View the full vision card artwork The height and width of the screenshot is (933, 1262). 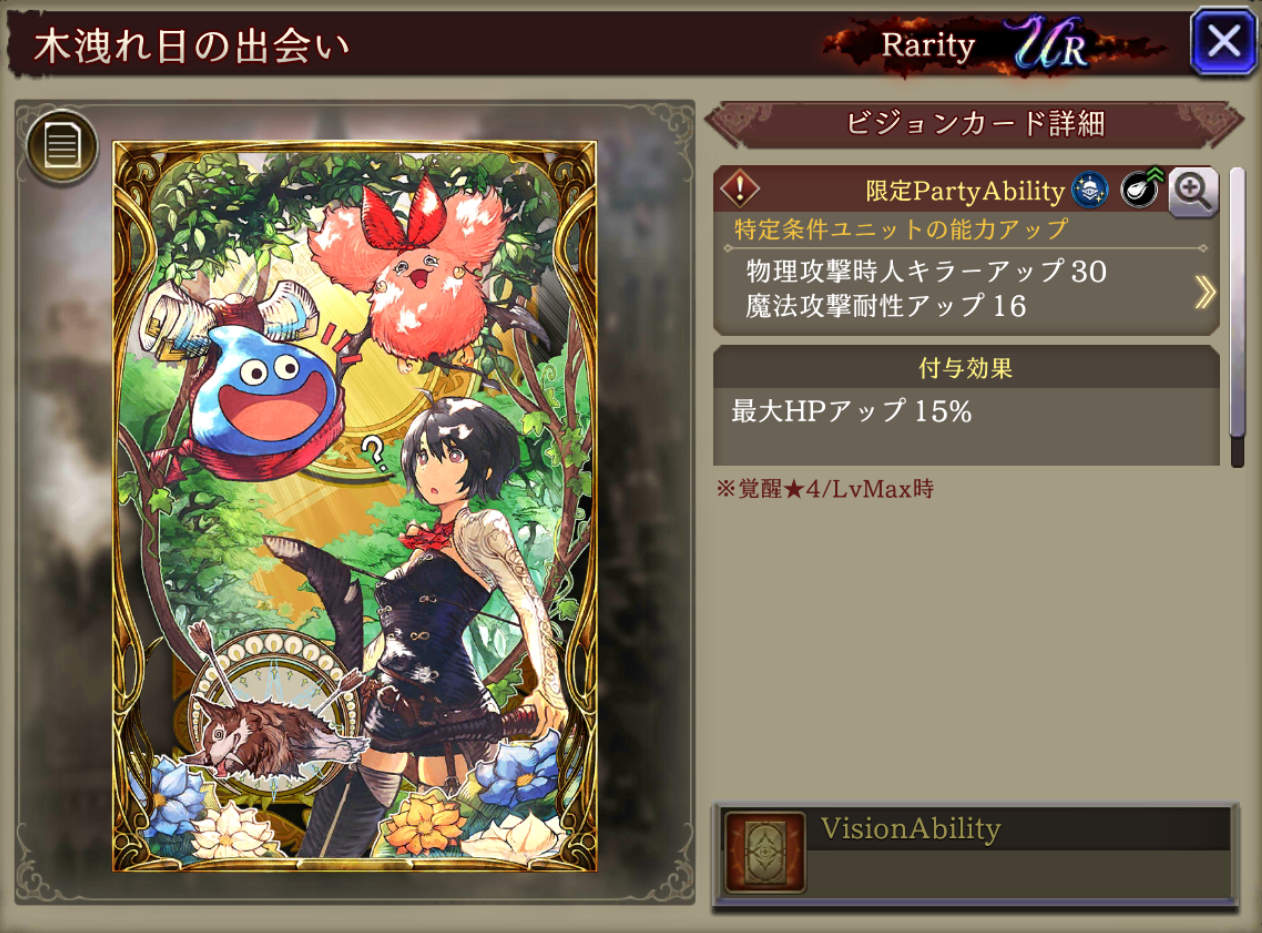click(x=355, y=506)
